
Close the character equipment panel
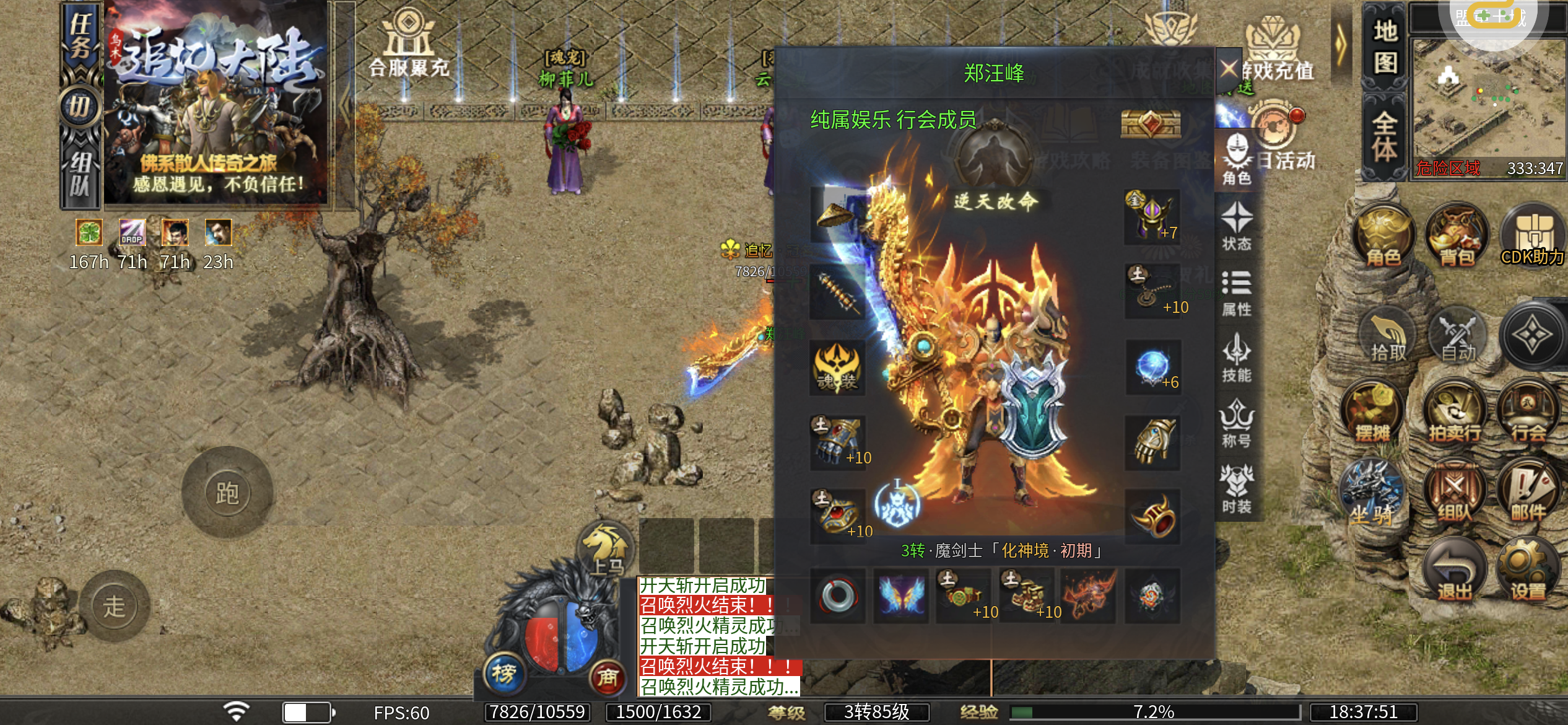tap(1229, 68)
